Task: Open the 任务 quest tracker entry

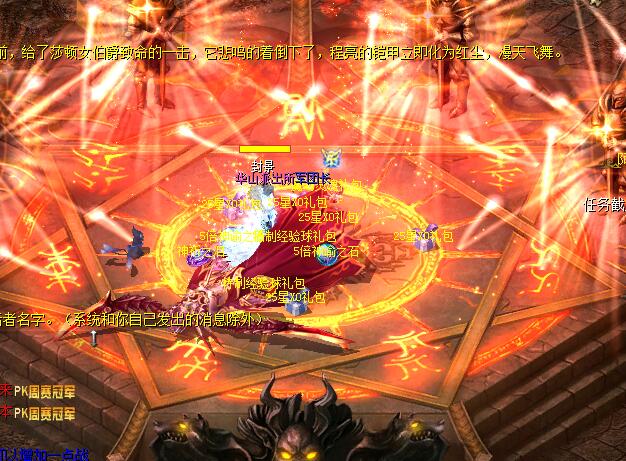Action: pyautogui.click(x=605, y=204)
